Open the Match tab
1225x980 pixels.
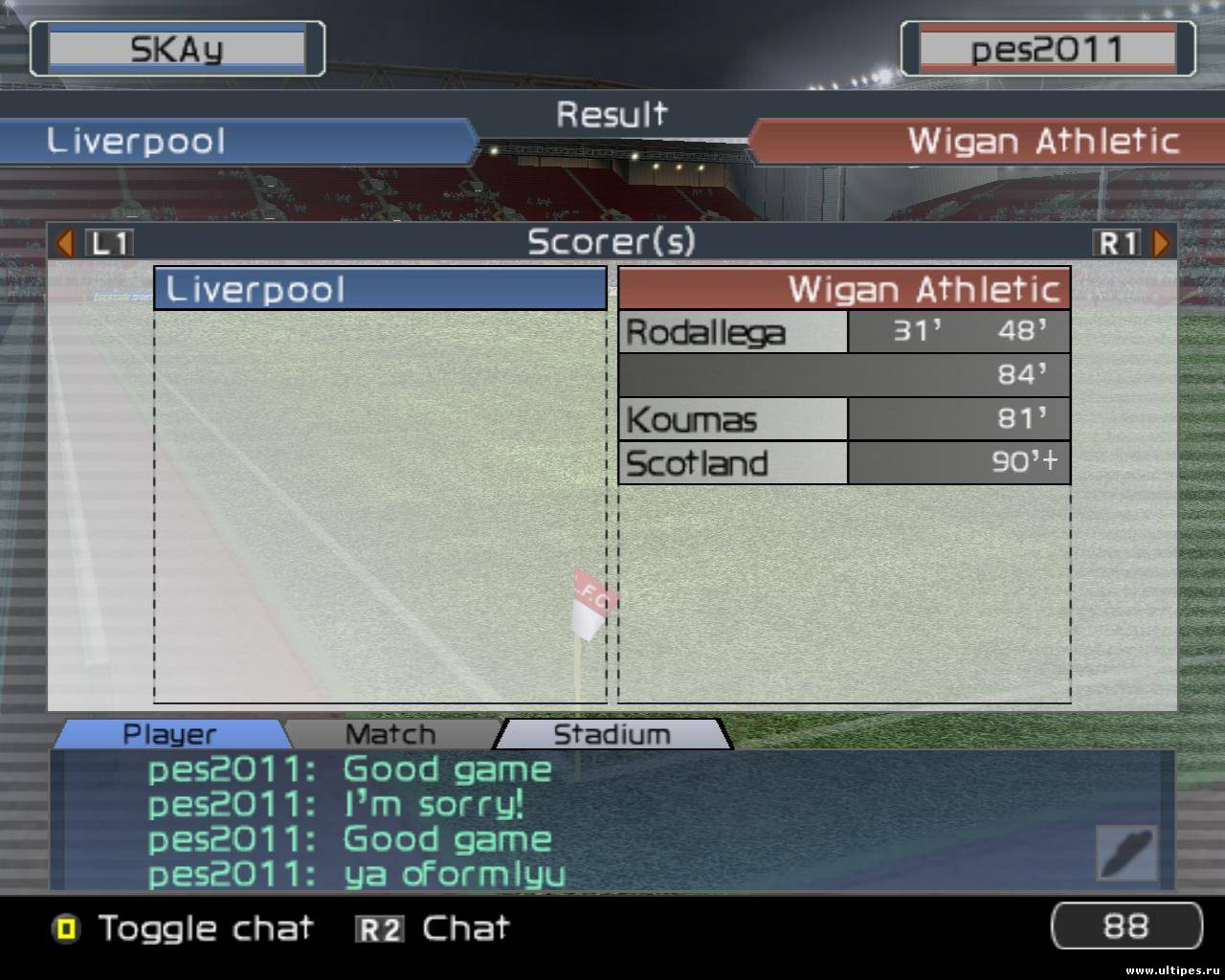point(390,734)
